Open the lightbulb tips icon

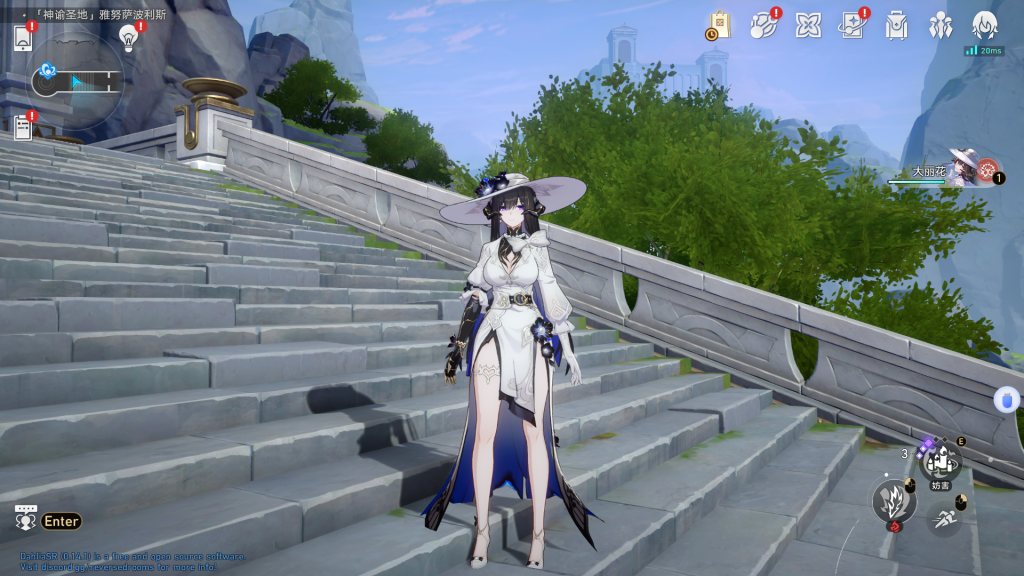coord(128,37)
